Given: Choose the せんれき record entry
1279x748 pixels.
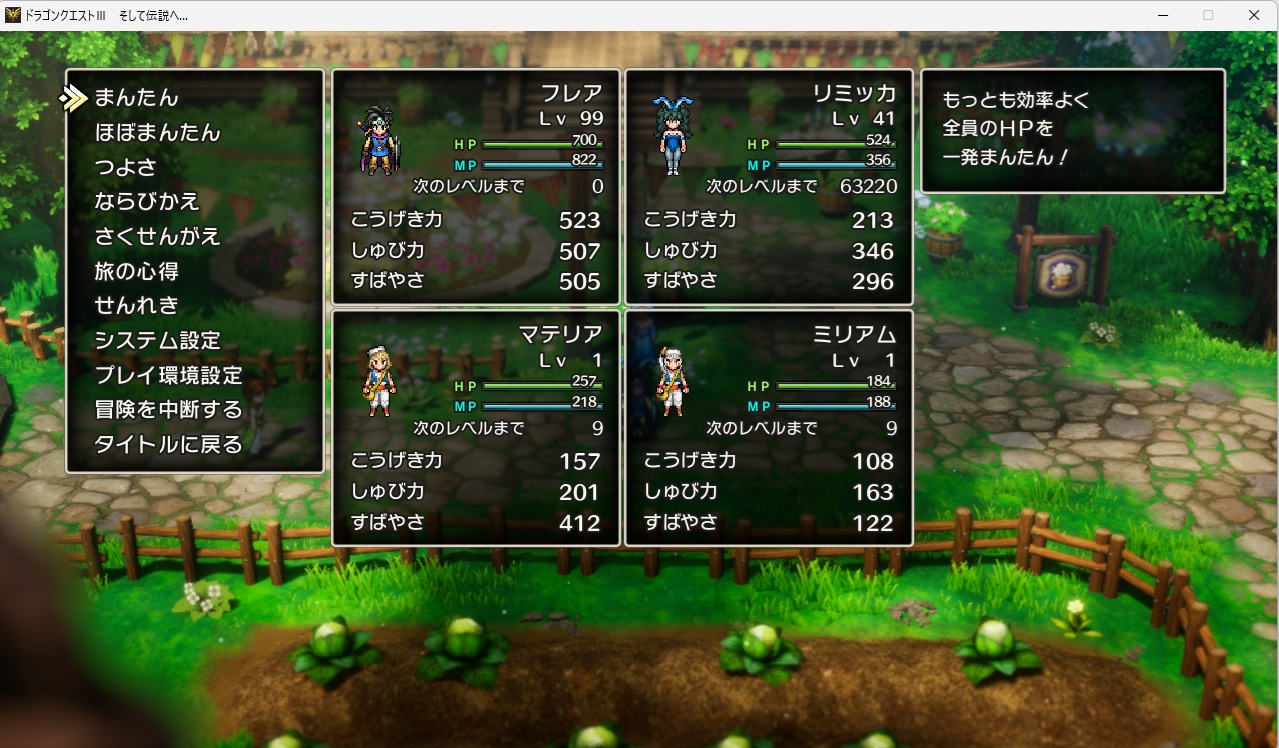Looking at the screenshot, I should click(137, 306).
